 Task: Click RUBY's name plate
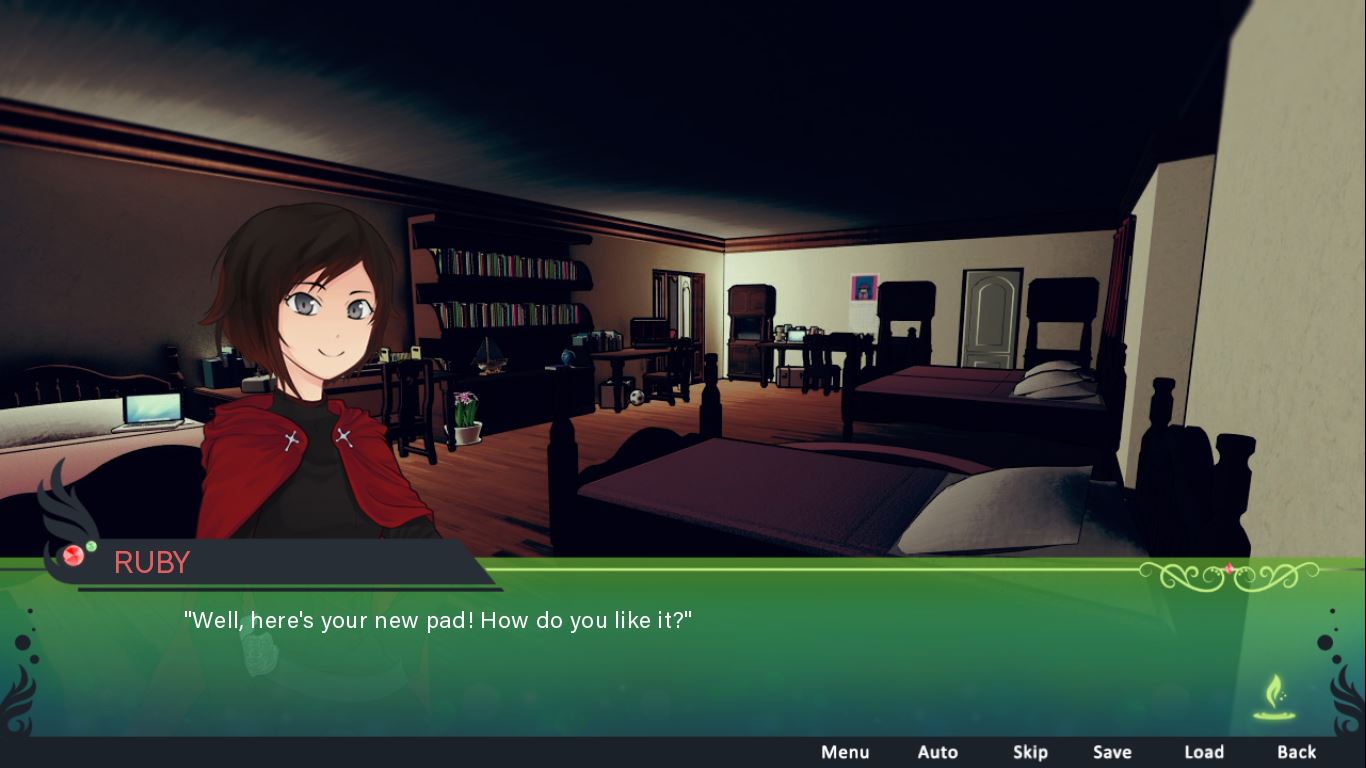[152, 562]
